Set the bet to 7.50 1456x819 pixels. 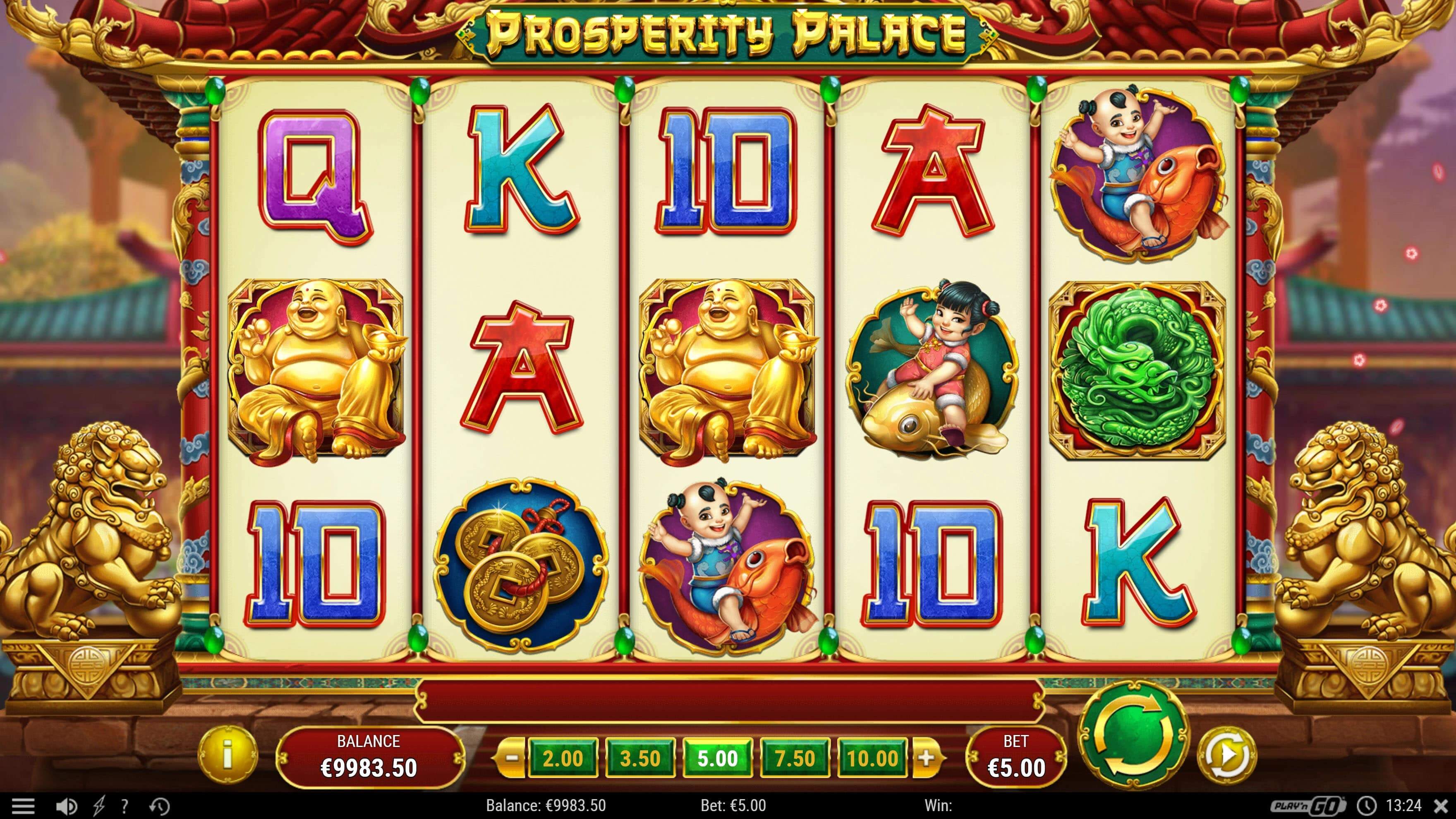click(x=795, y=758)
